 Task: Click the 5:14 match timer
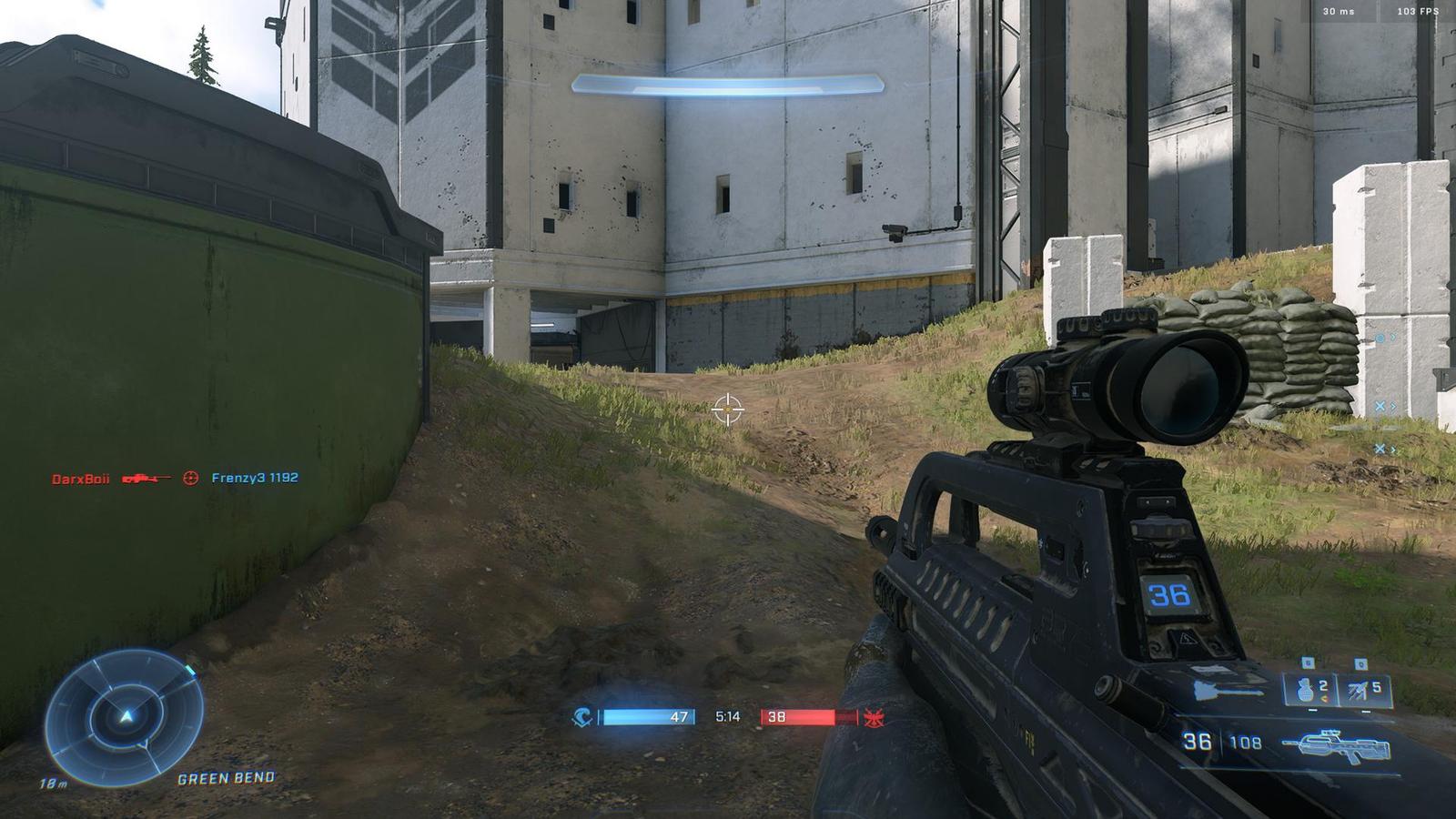728,717
